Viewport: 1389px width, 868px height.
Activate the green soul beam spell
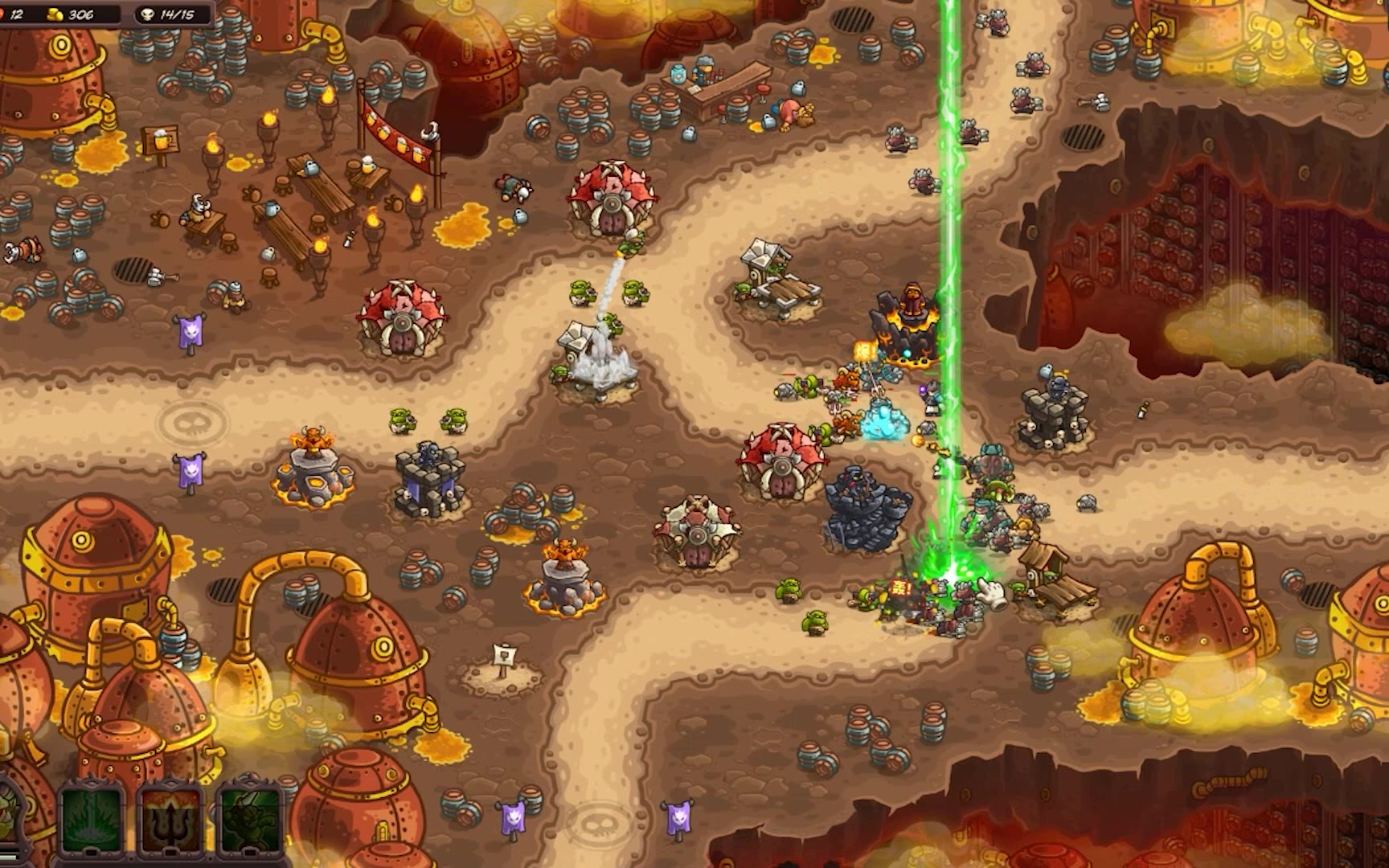click(x=92, y=818)
